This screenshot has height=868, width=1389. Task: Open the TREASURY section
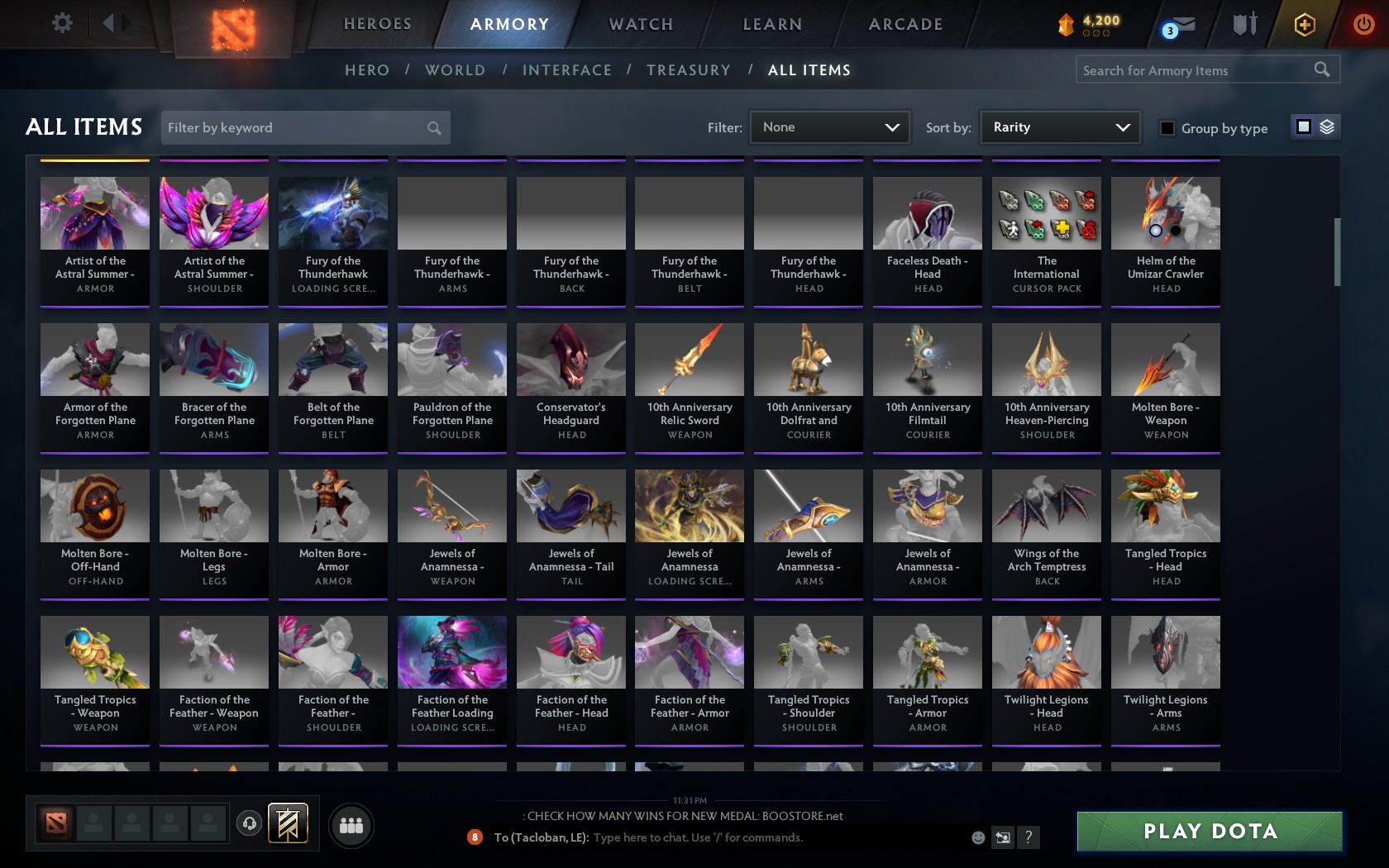[x=689, y=70]
